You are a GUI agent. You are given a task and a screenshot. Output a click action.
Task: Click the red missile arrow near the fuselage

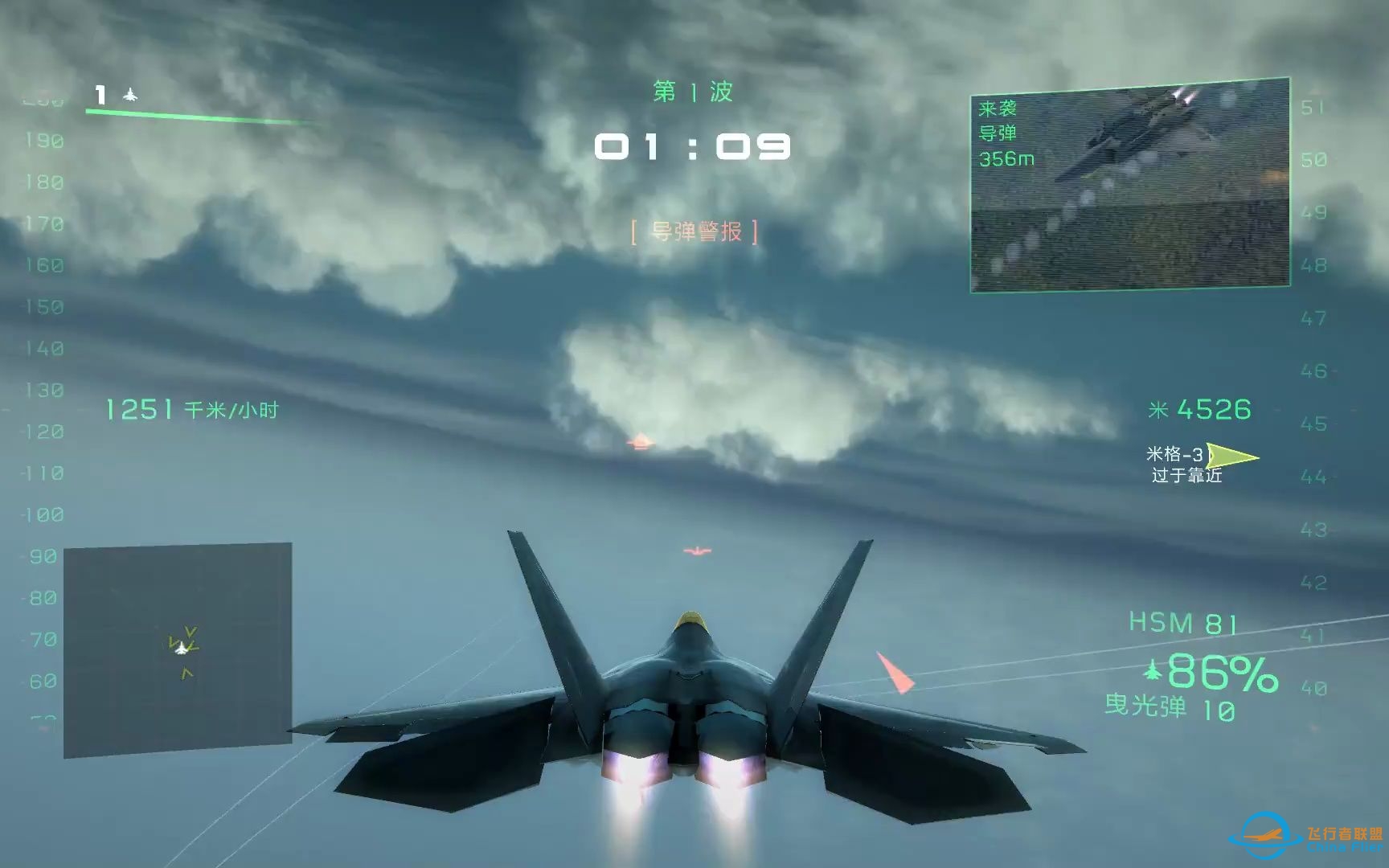[x=895, y=672]
